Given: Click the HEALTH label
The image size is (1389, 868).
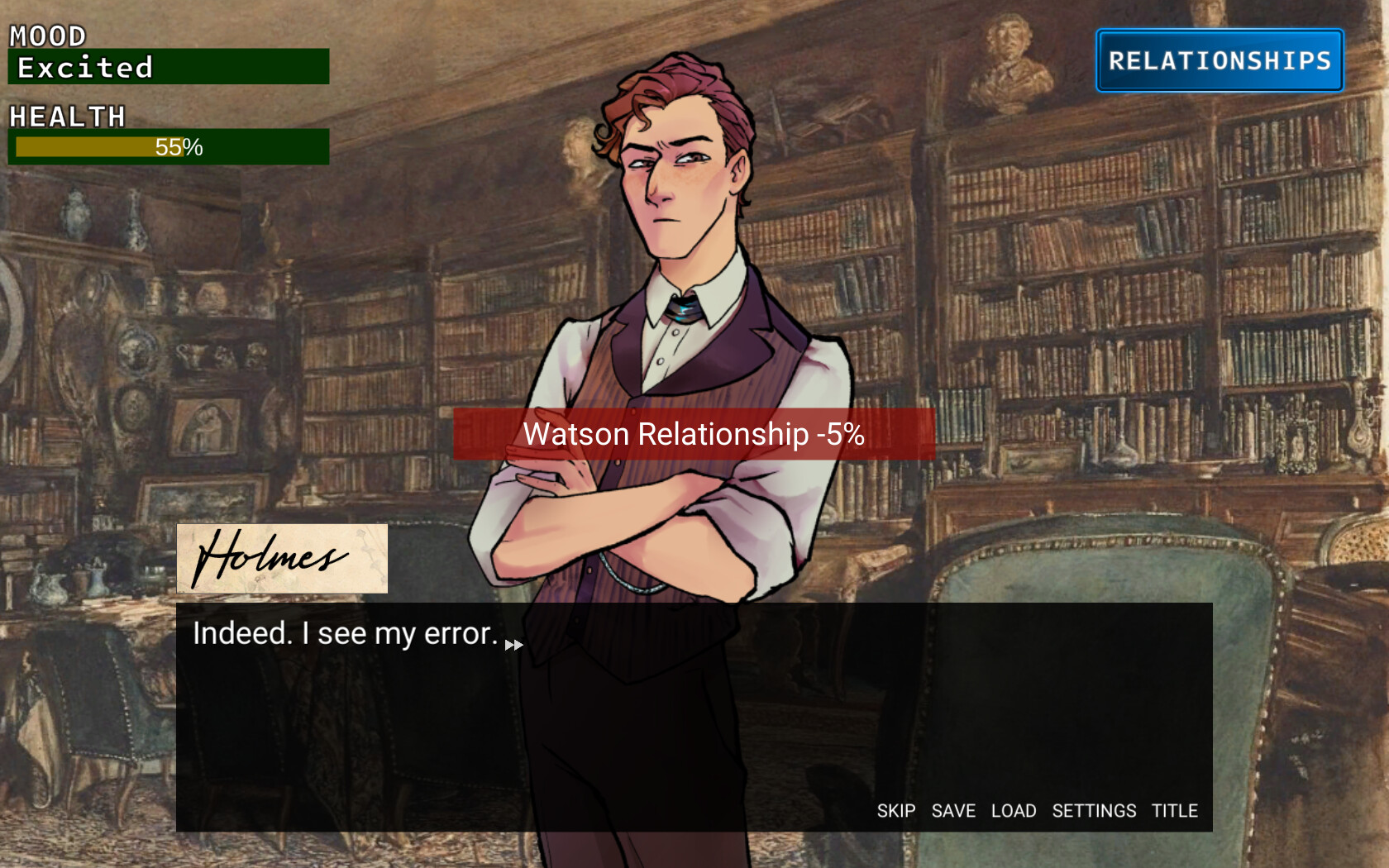Looking at the screenshot, I should coord(66,117).
